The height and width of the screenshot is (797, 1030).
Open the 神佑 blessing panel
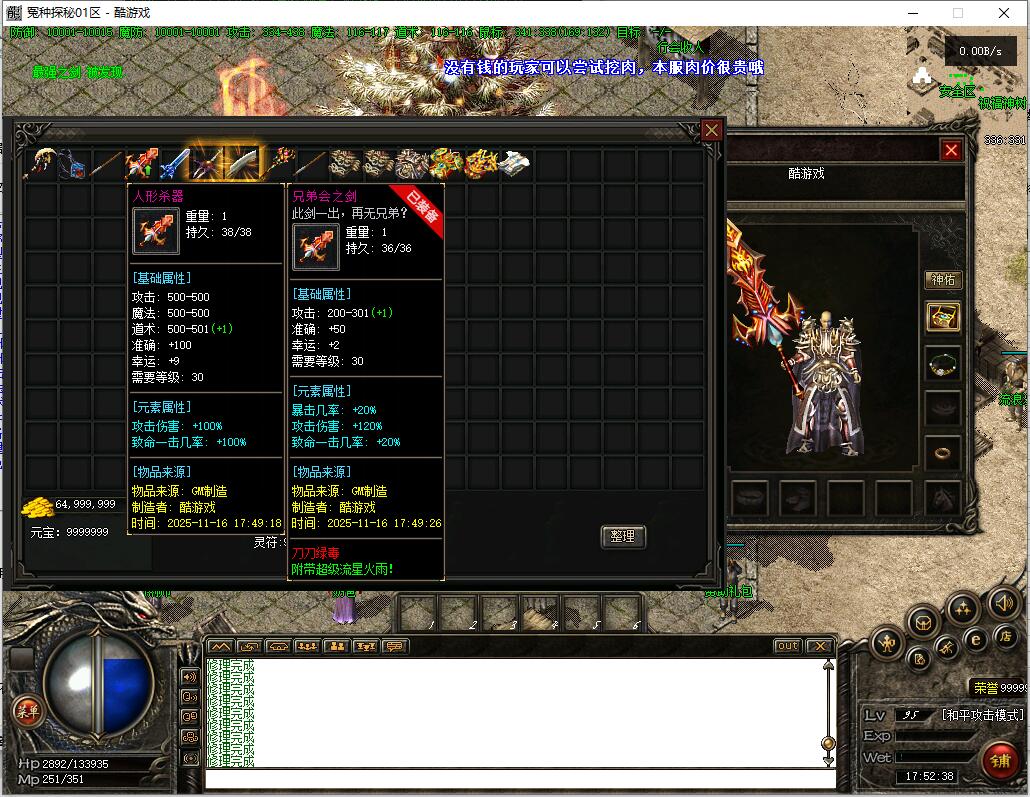tap(943, 279)
